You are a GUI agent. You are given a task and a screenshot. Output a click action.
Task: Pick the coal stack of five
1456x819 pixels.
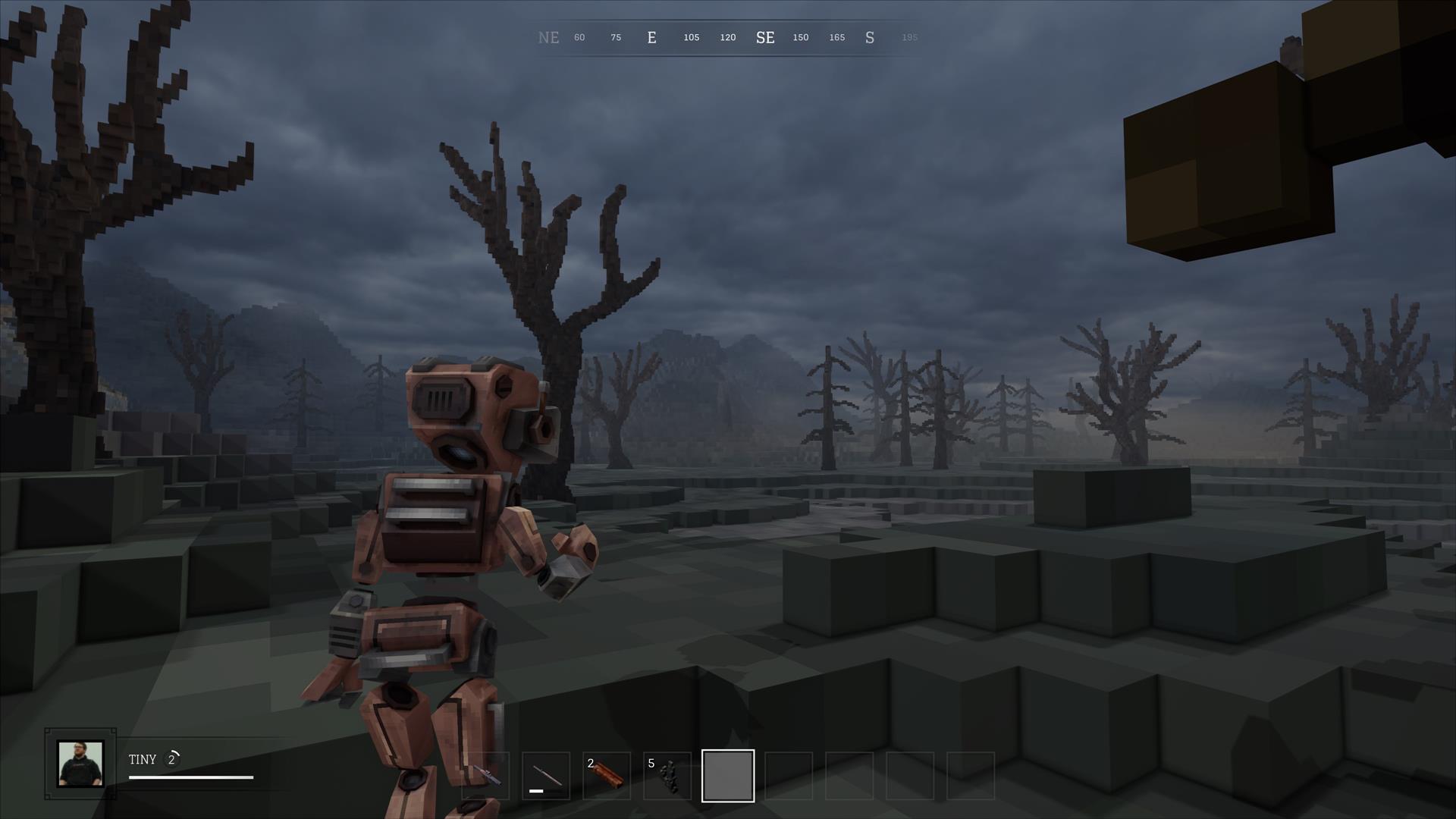[668, 775]
